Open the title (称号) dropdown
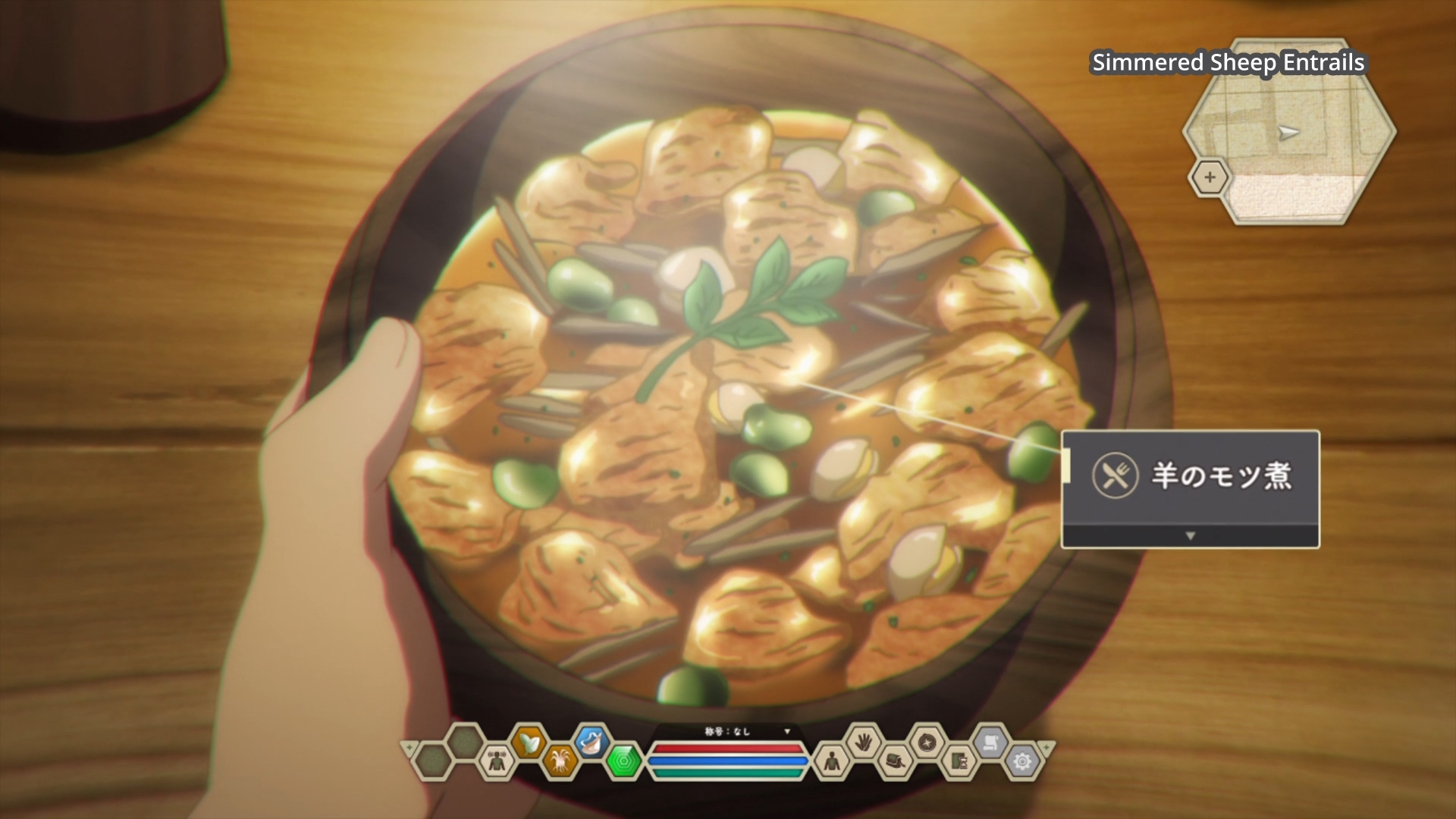Screen dimensions: 1456x819 pyautogui.click(x=787, y=731)
